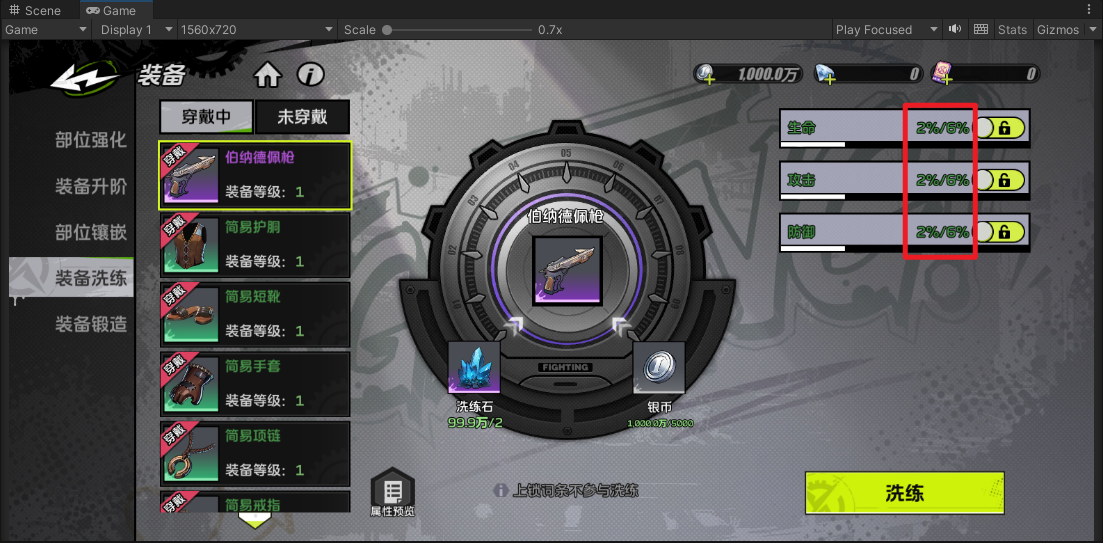The height and width of the screenshot is (543, 1103).
Task: Select the 简易项链 necklace row
Action: [255, 453]
